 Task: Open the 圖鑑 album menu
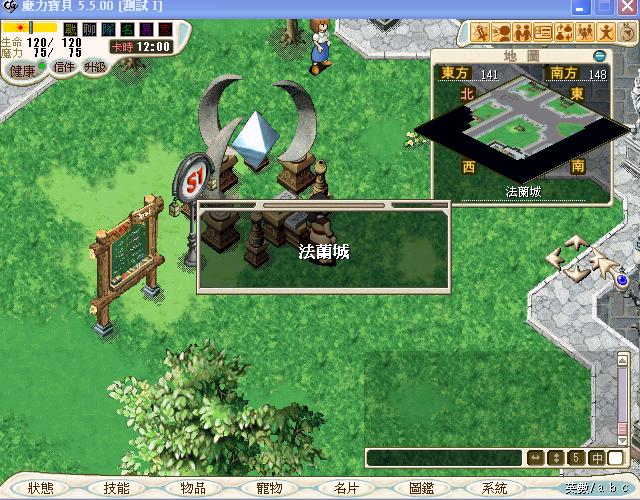421,488
